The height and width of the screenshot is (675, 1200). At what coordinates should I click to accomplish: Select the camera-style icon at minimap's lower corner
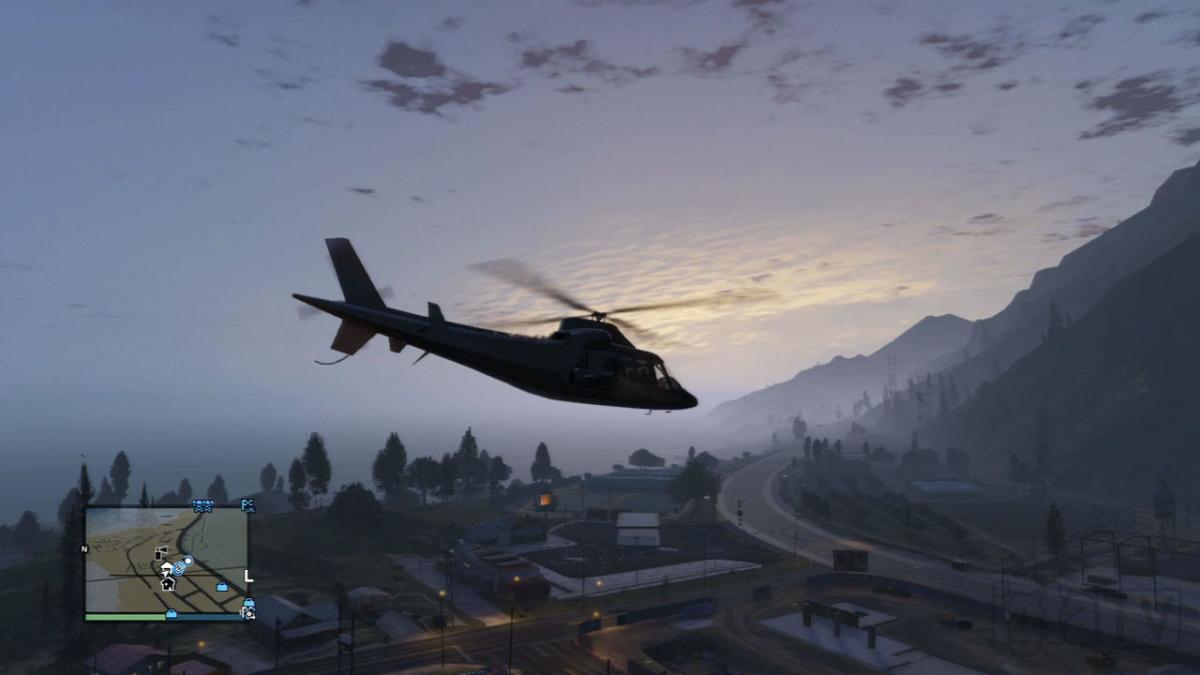click(247, 610)
